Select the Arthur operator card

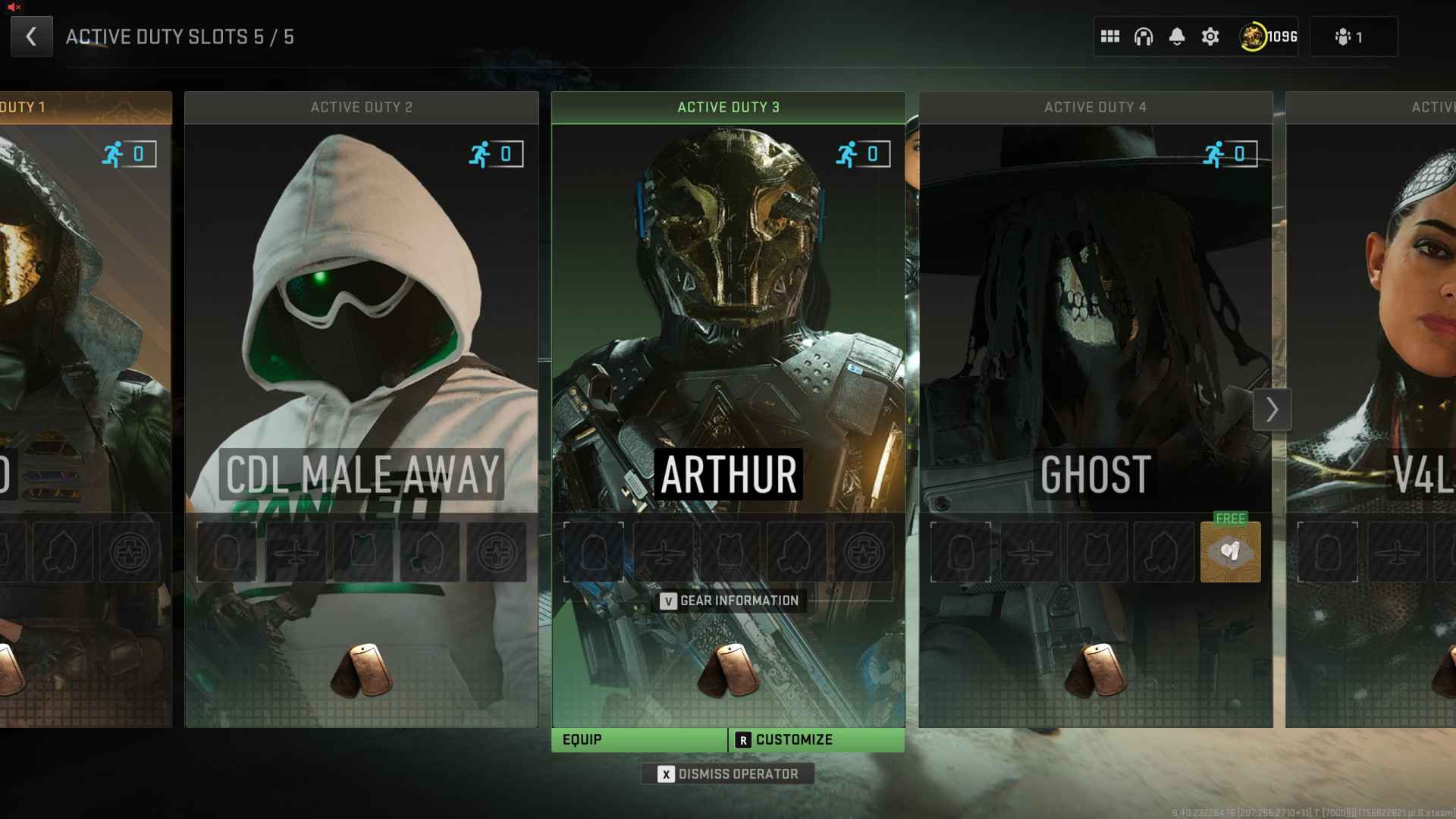[728, 341]
